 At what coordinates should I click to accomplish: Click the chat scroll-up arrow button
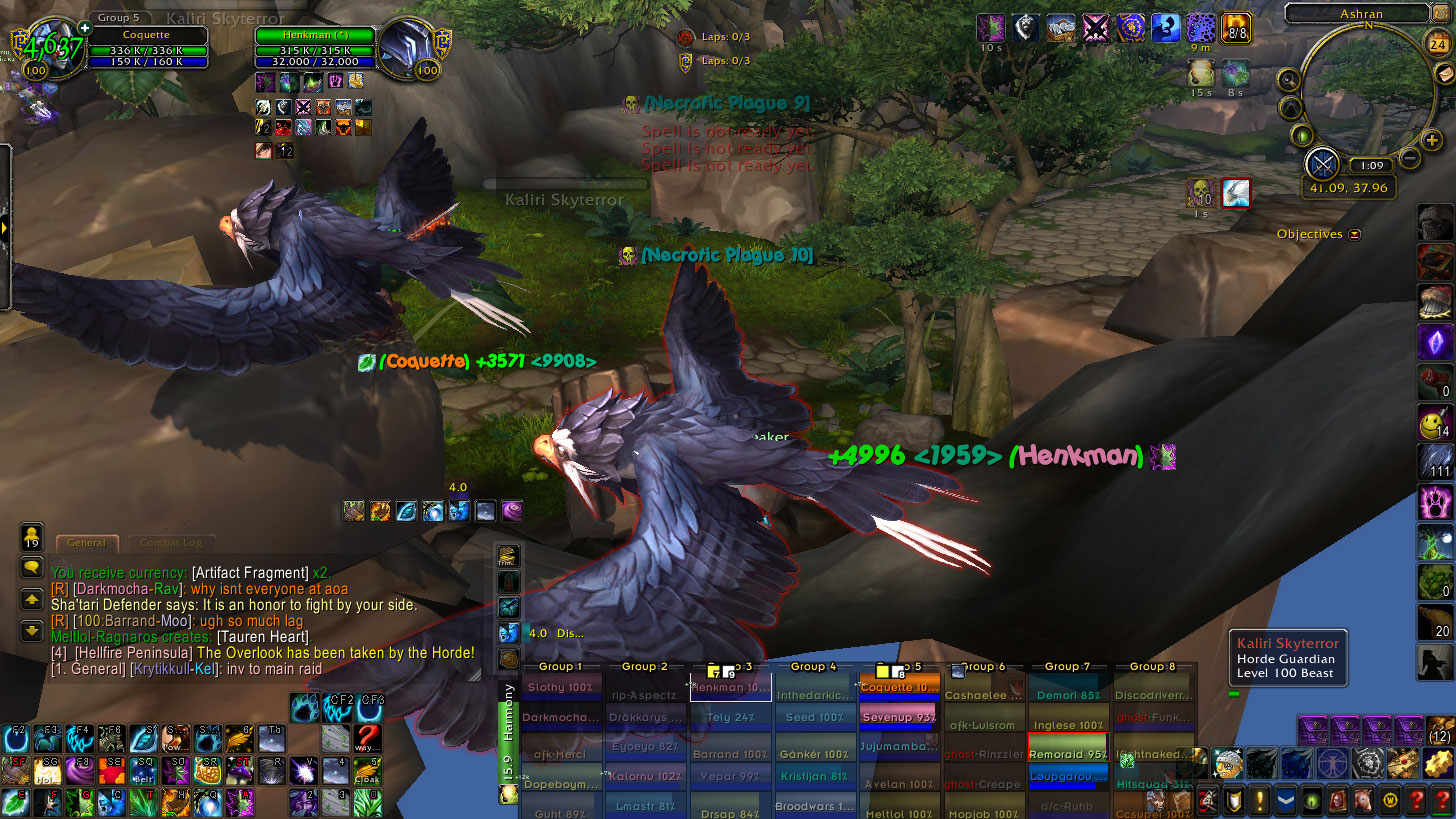pyautogui.click(x=31, y=600)
